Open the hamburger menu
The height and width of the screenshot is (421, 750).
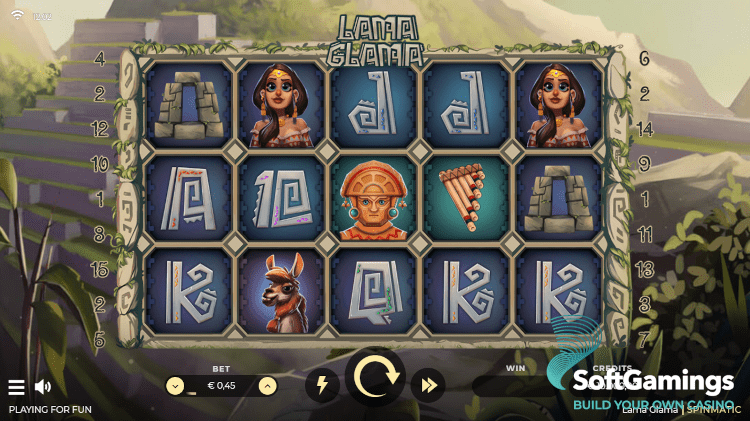16,387
